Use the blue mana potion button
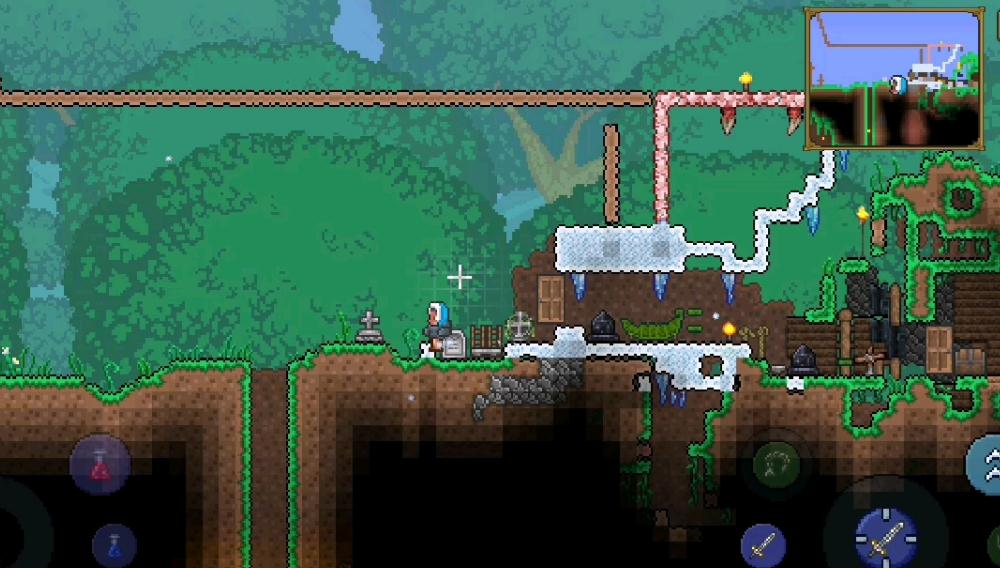Screen dimensions: 1000x568 tap(114, 545)
